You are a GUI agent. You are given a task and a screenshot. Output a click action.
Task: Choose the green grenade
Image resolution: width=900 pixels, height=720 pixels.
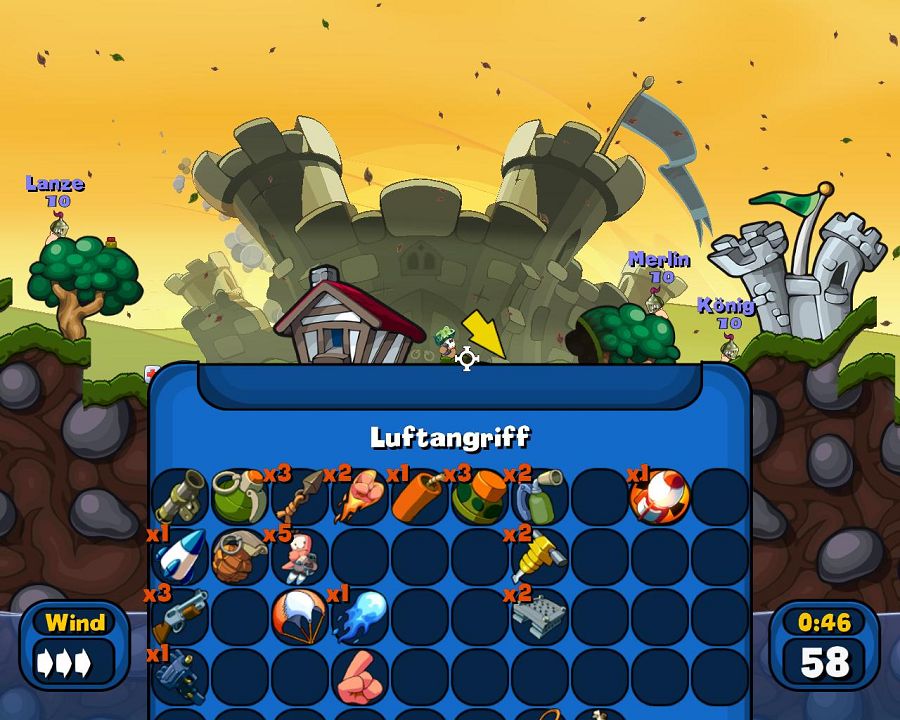(240, 497)
